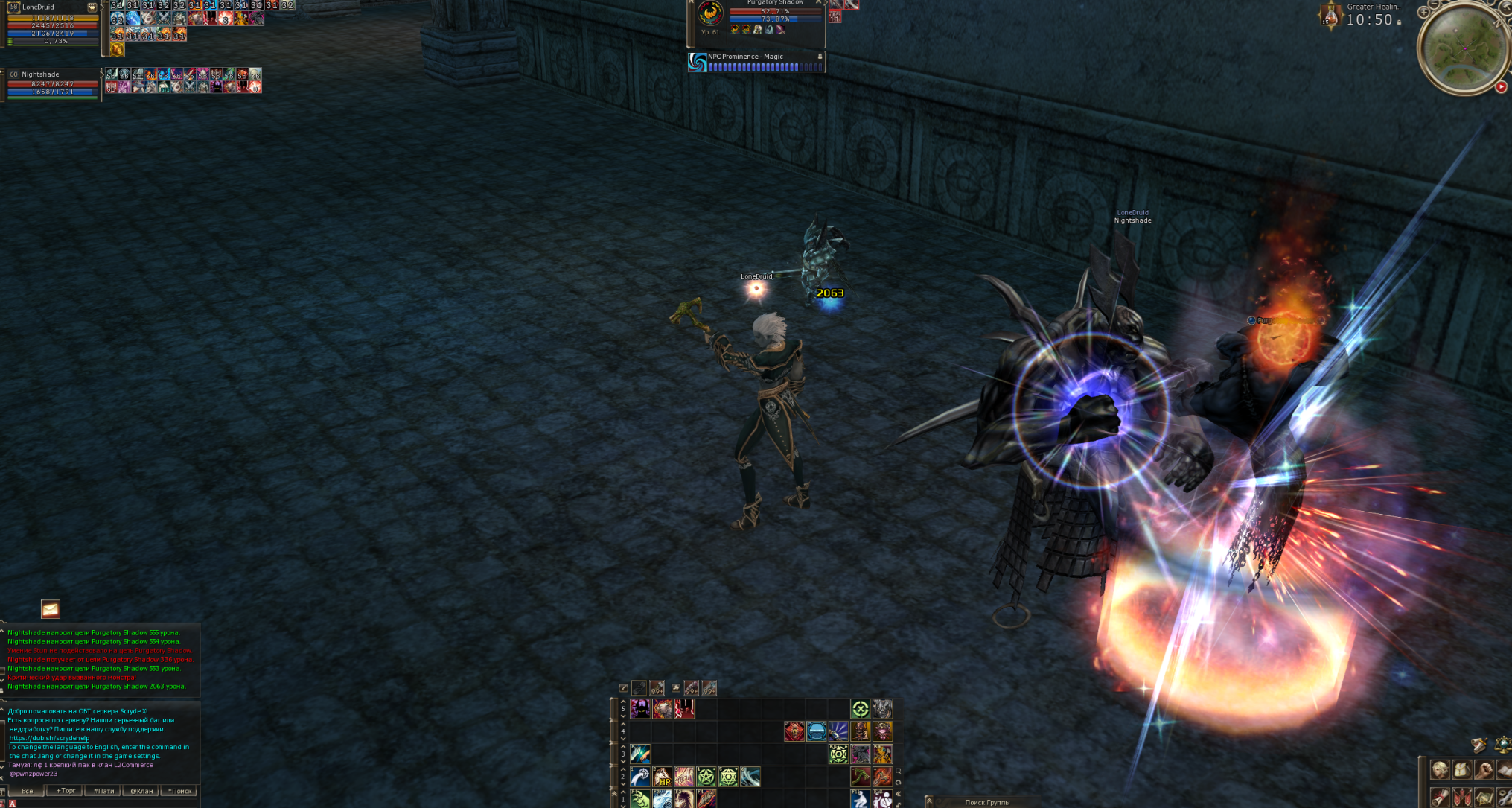1512x808 pixels.
Task: Open the unread mail envelope icon
Action: [x=50, y=609]
